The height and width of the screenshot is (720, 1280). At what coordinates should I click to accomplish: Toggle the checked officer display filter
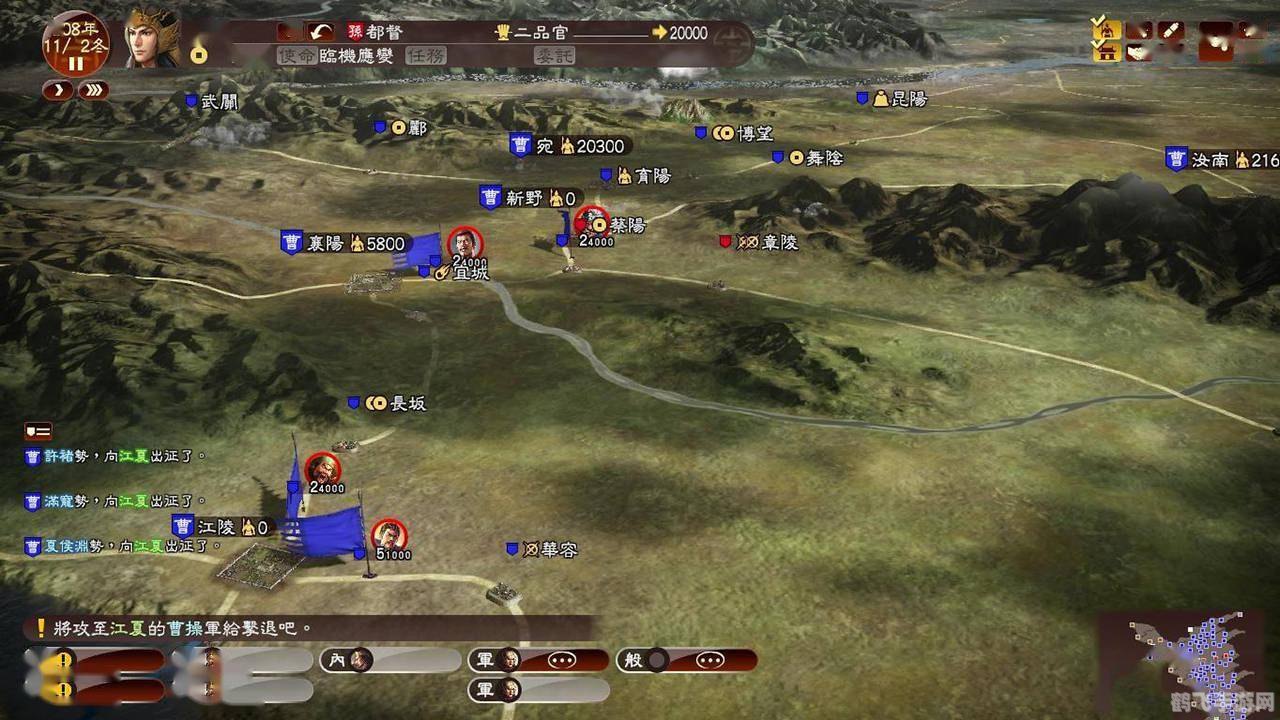[x=1105, y=28]
